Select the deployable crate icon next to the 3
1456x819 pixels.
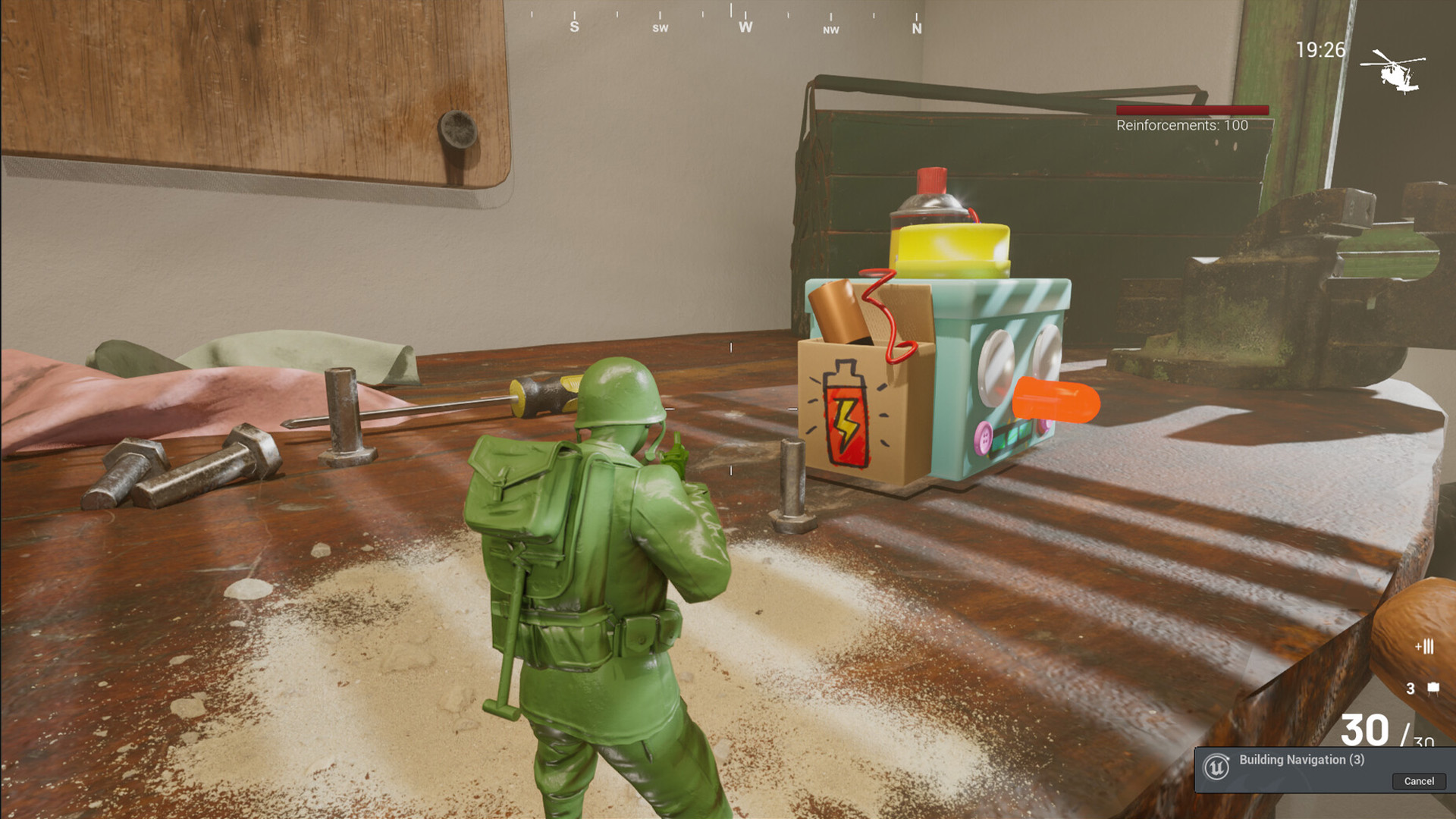(x=1433, y=687)
